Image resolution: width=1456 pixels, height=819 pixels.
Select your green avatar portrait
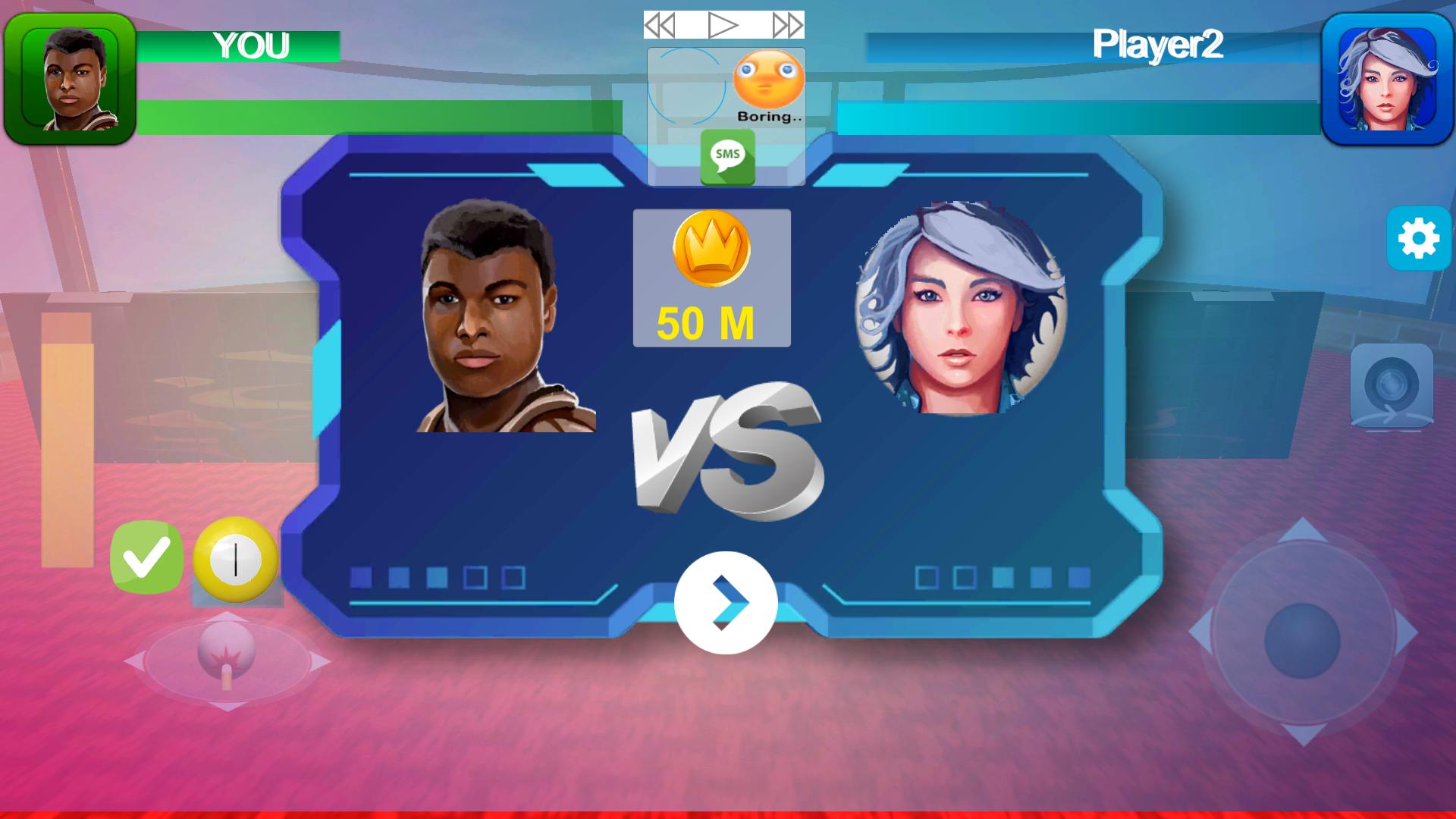point(70,79)
